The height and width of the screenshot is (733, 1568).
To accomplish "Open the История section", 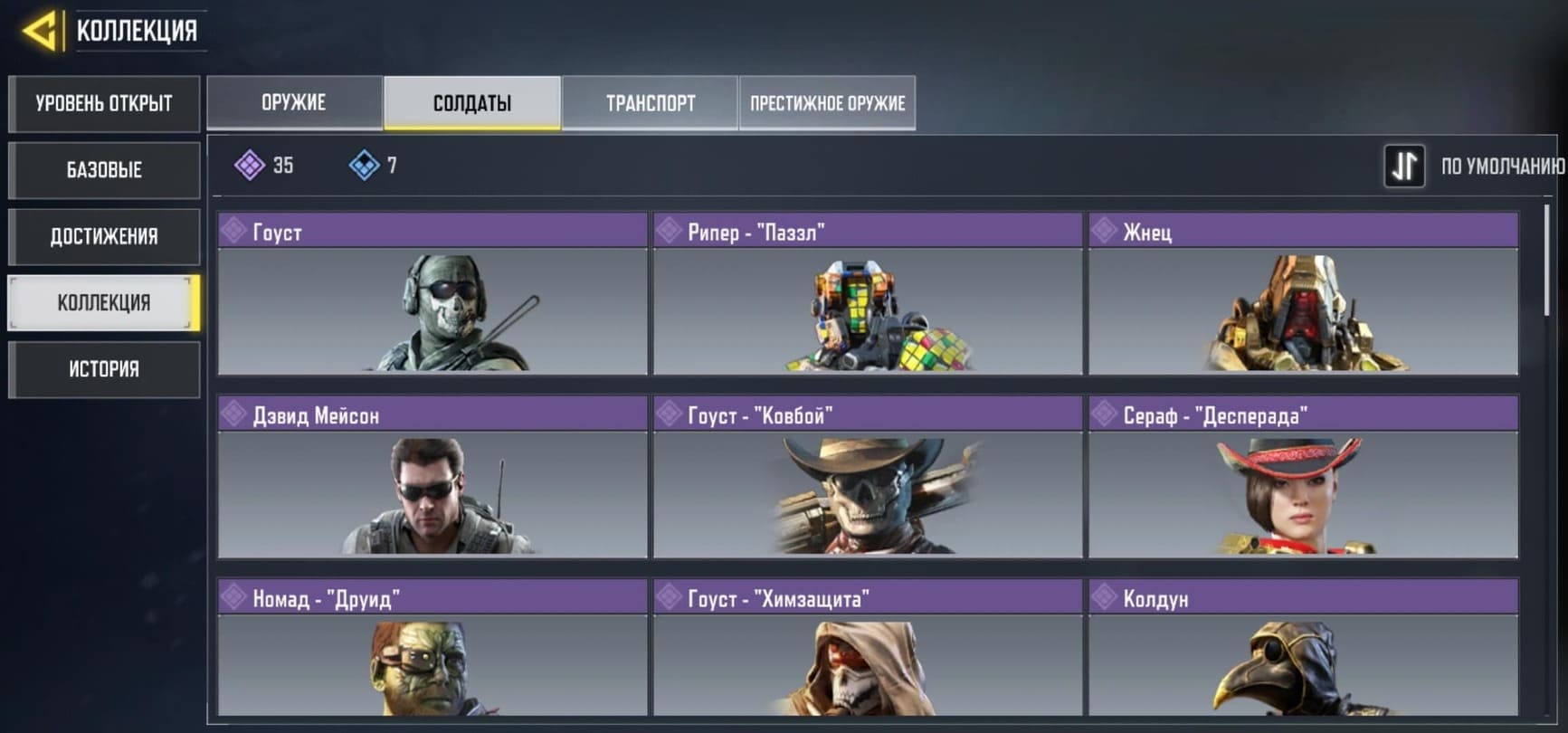I will pyautogui.click(x=104, y=369).
